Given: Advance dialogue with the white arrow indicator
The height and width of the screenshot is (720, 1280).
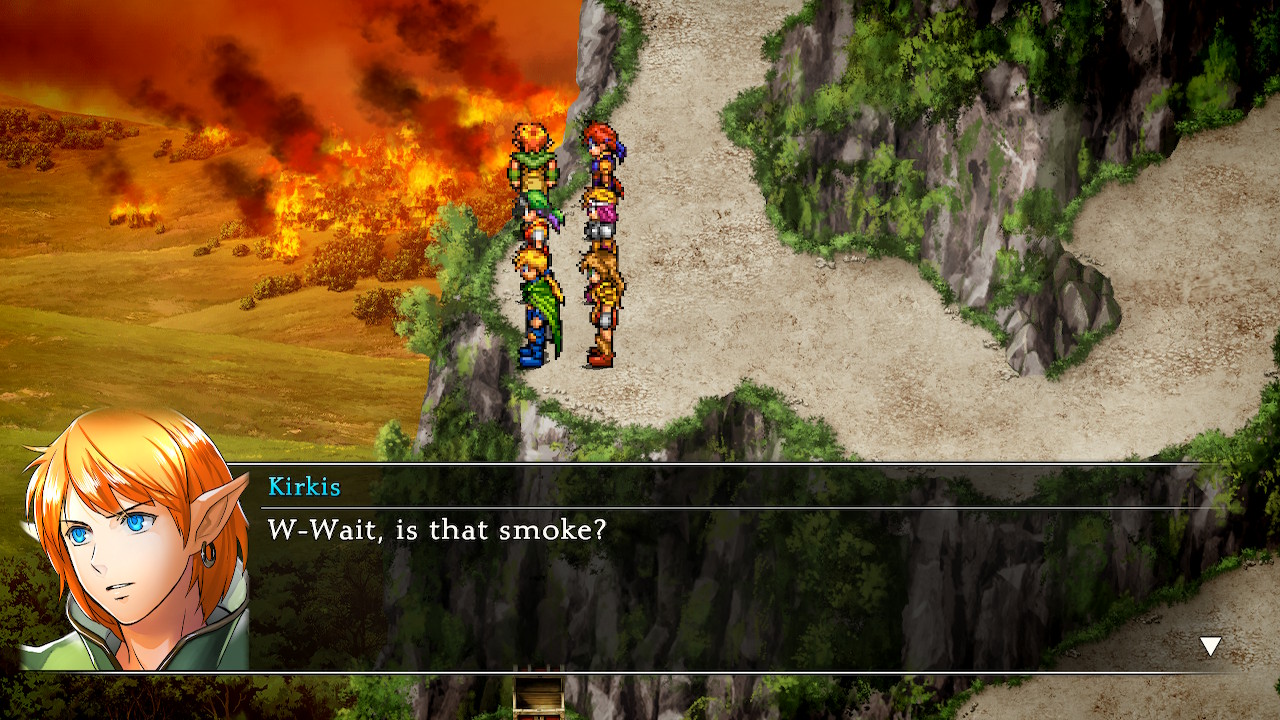Looking at the screenshot, I should pyautogui.click(x=1210, y=646).
